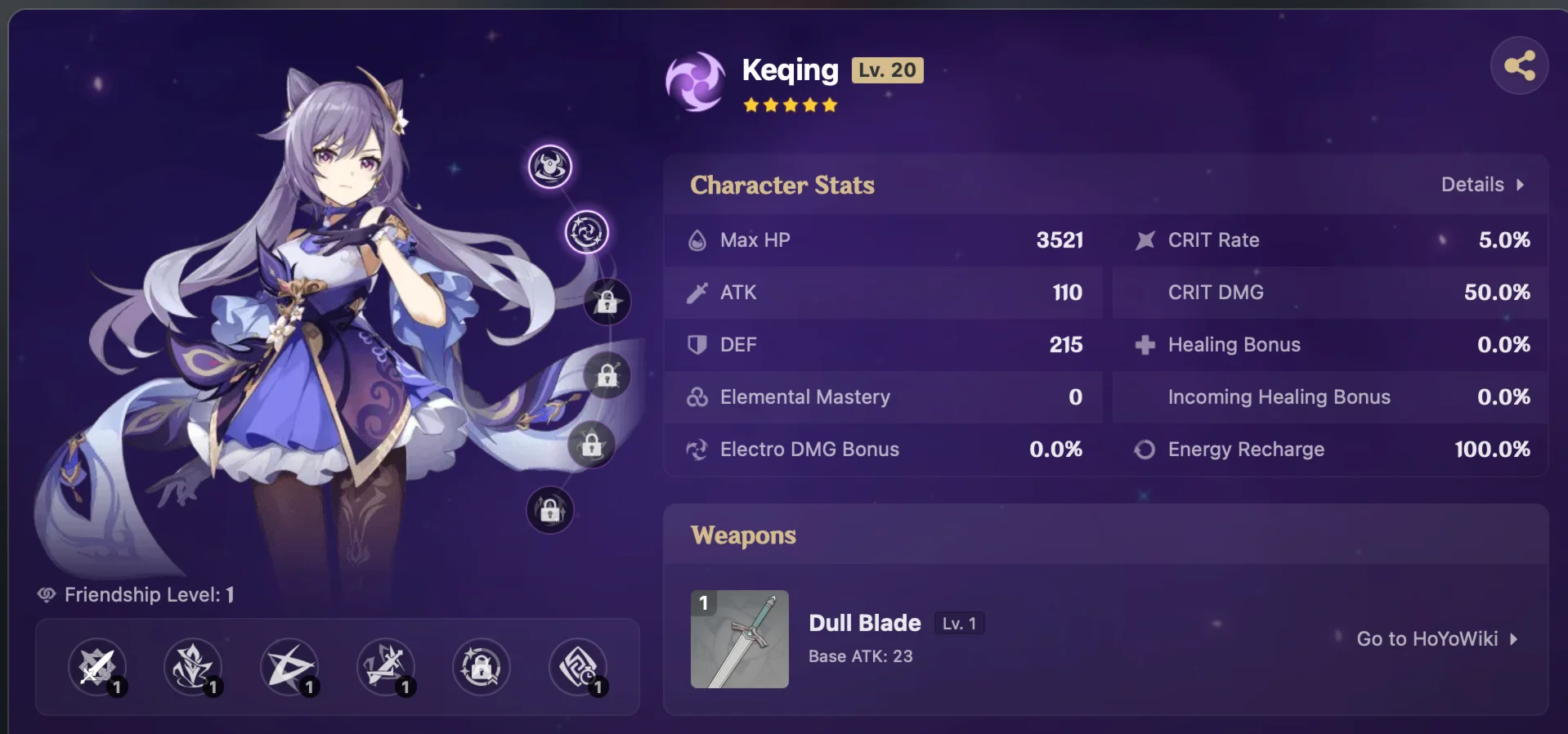Open the locked padlock passive talent icon
This screenshot has width=1568, height=734.
[481, 668]
